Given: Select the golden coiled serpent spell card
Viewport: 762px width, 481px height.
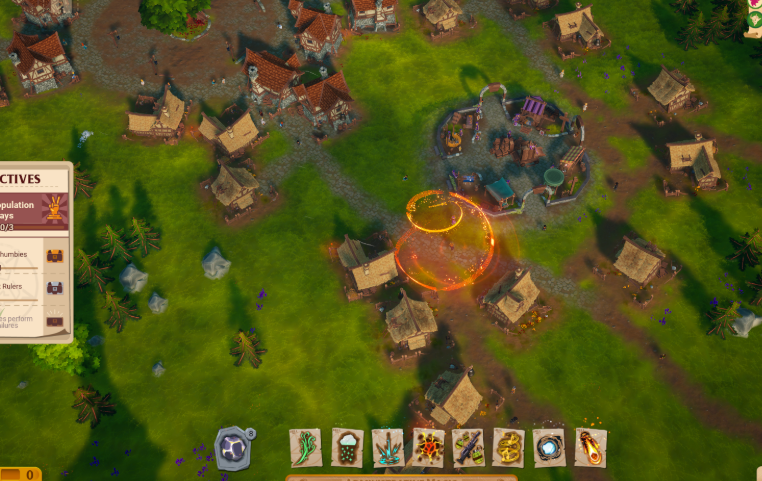Looking at the screenshot, I should pyautogui.click(x=508, y=447).
